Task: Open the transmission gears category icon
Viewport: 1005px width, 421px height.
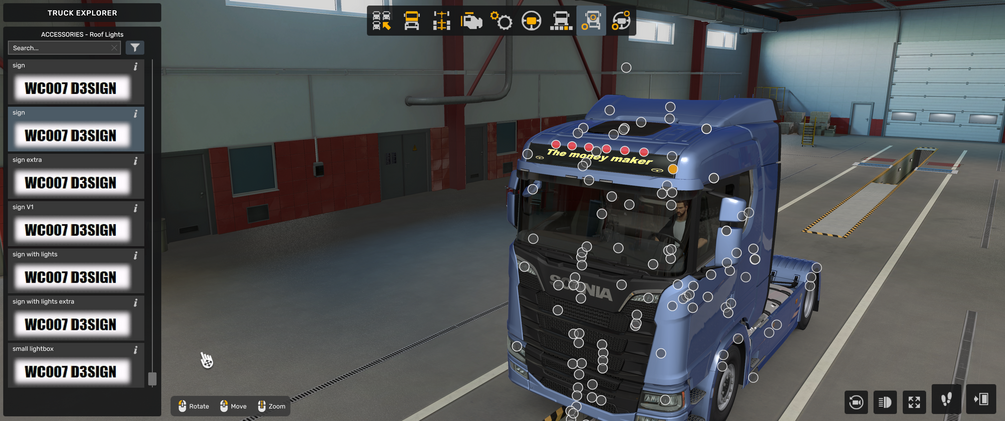Action: [501, 21]
